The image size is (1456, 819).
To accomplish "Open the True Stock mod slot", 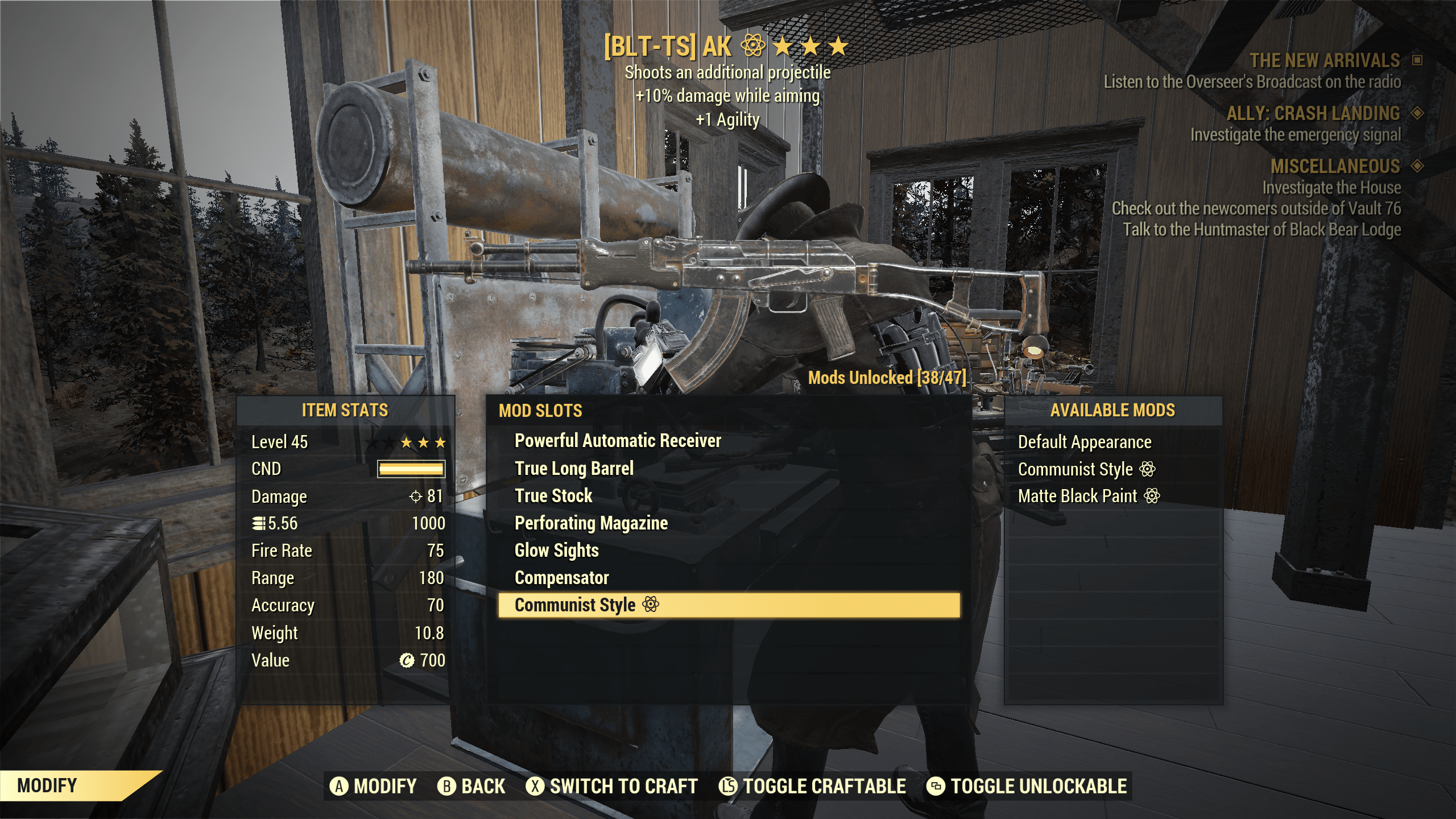I will tap(553, 495).
